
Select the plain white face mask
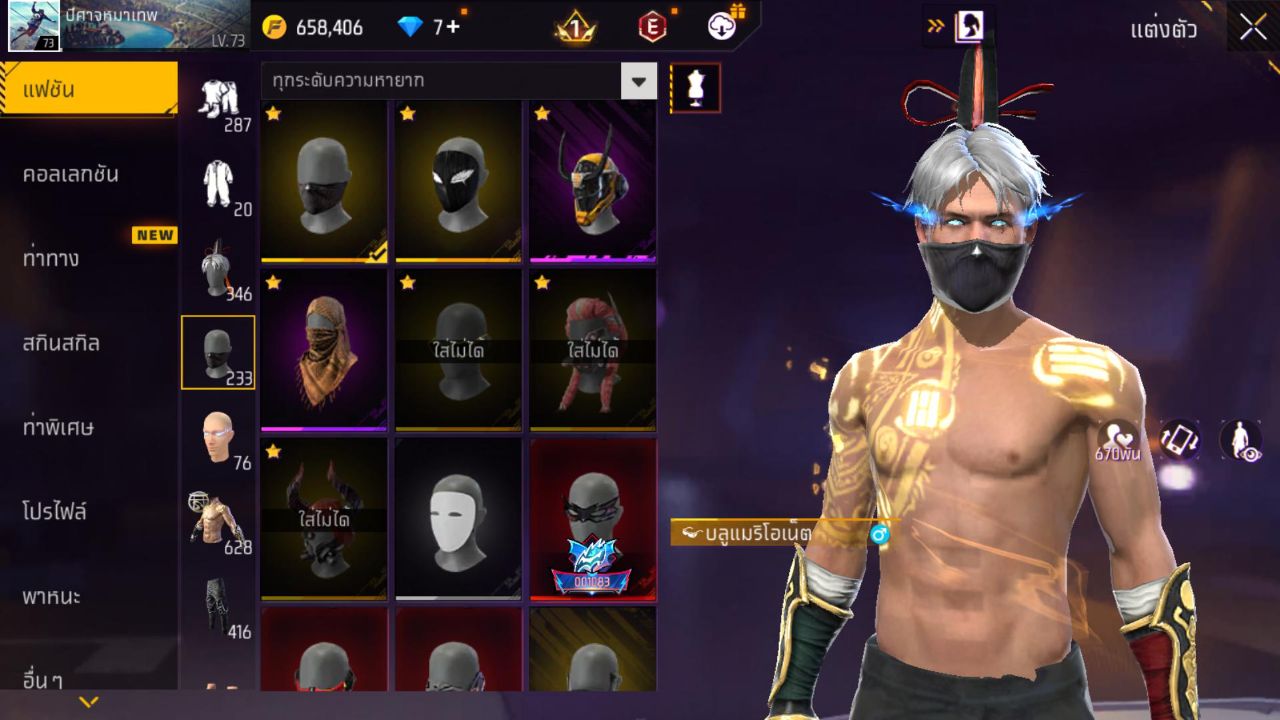point(458,519)
